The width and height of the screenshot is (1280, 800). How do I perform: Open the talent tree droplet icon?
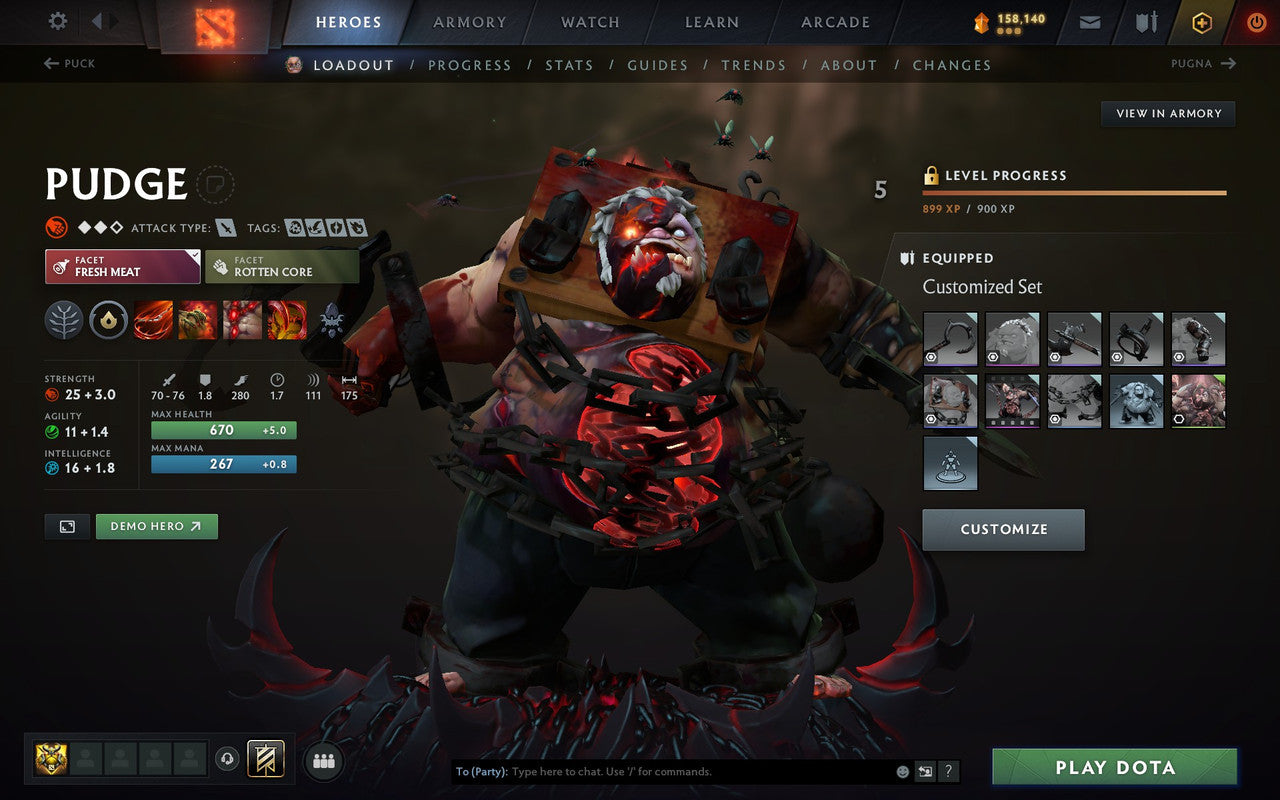tap(108, 320)
